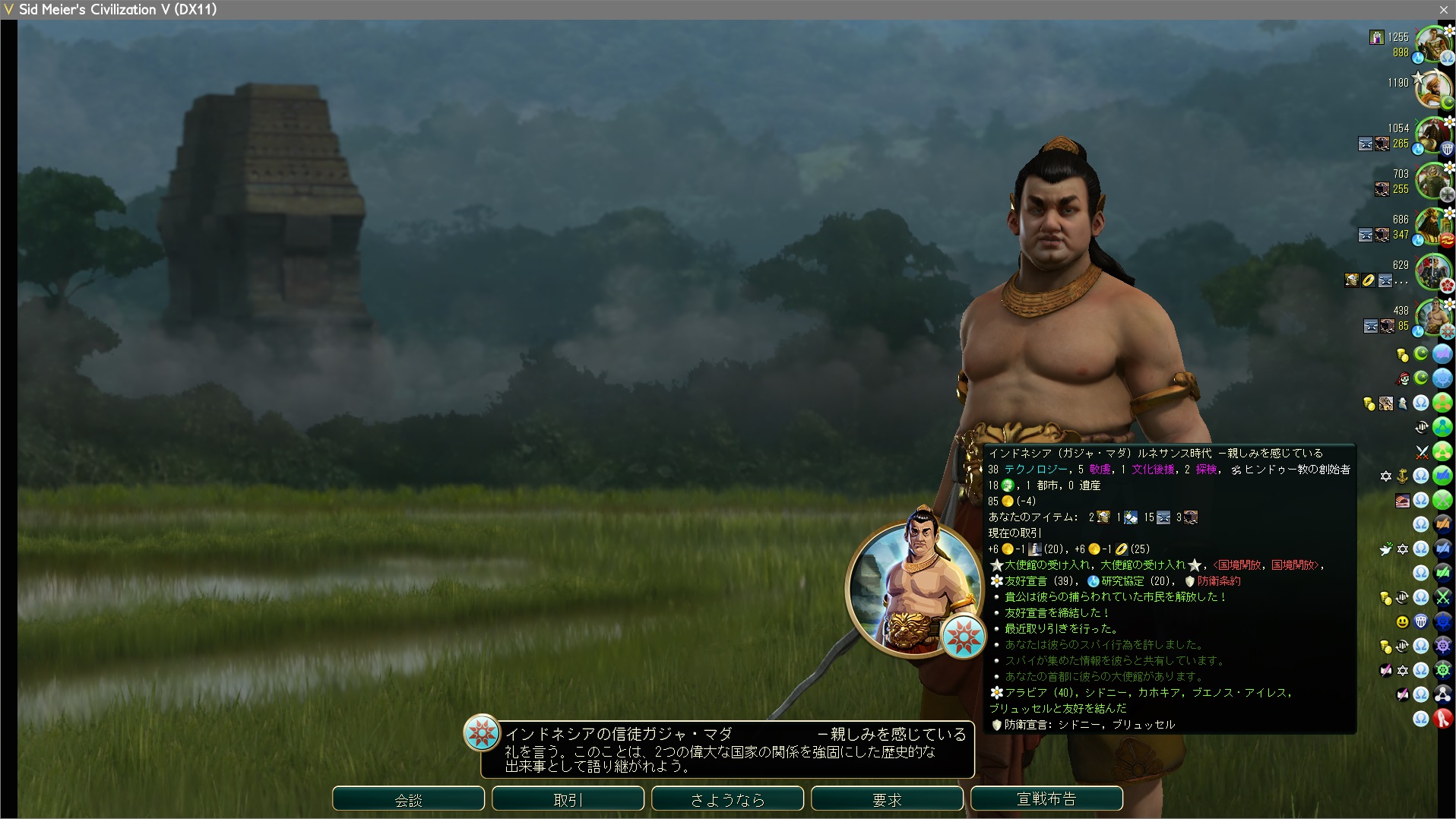Choose the 取引 trade button
This screenshot has width=1456, height=819.
[x=568, y=799]
